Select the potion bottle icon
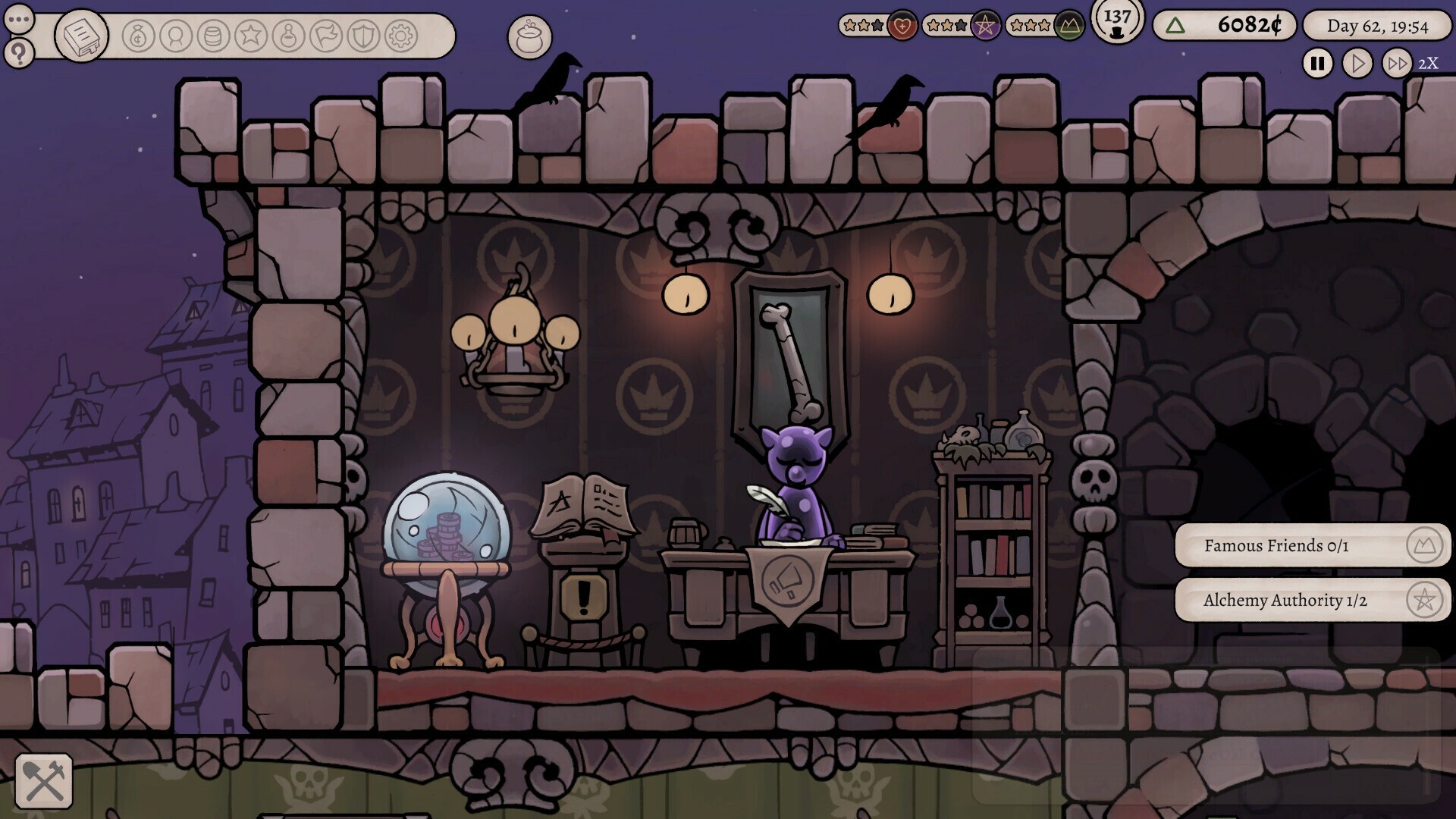Viewport: 1456px width, 819px height. [x=288, y=36]
